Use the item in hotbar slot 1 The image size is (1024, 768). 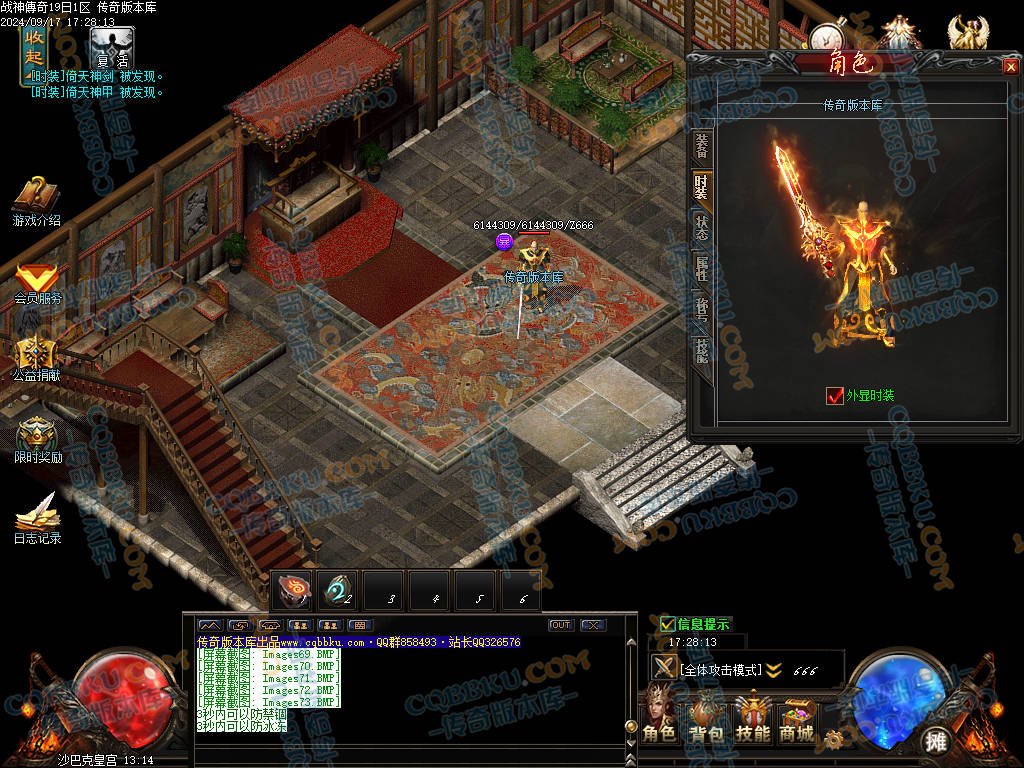click(293, 591)
